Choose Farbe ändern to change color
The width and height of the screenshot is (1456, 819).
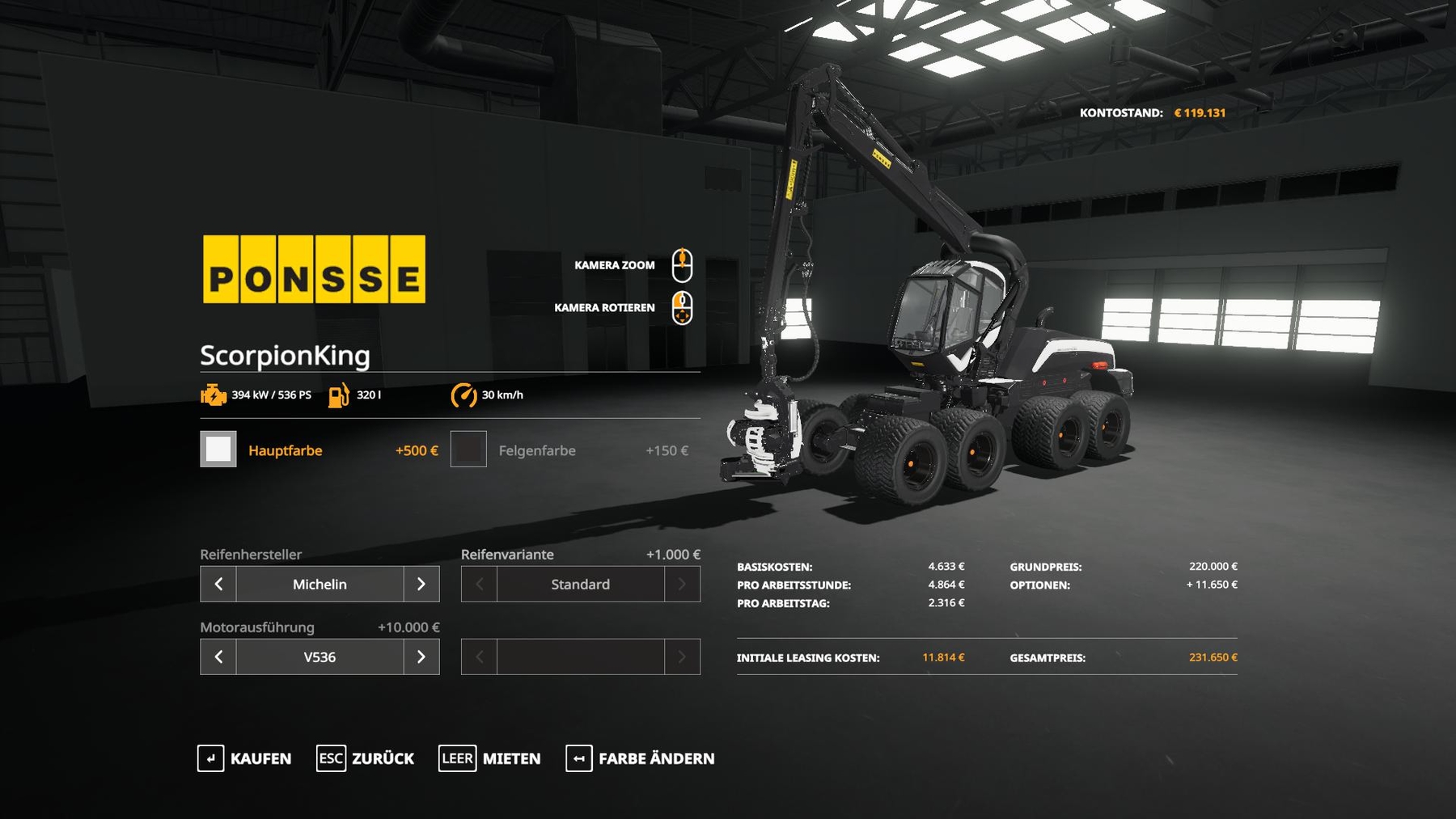tap(640, 758)
